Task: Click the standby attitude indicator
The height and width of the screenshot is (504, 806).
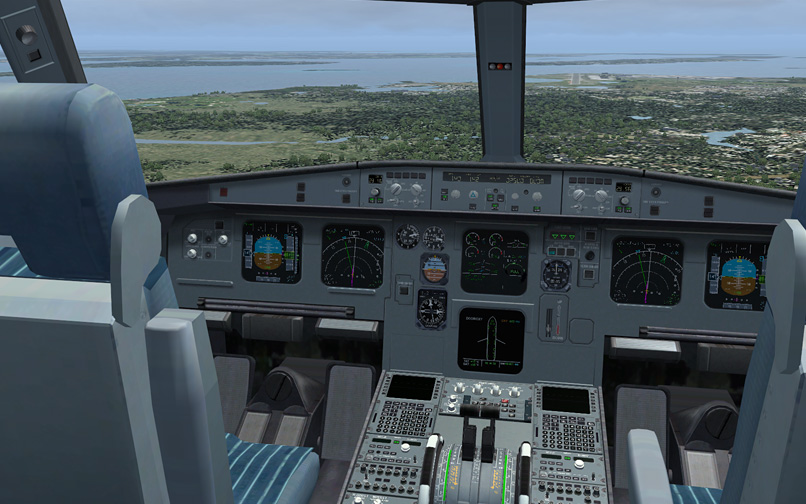Action: click(x=434, y=268)
